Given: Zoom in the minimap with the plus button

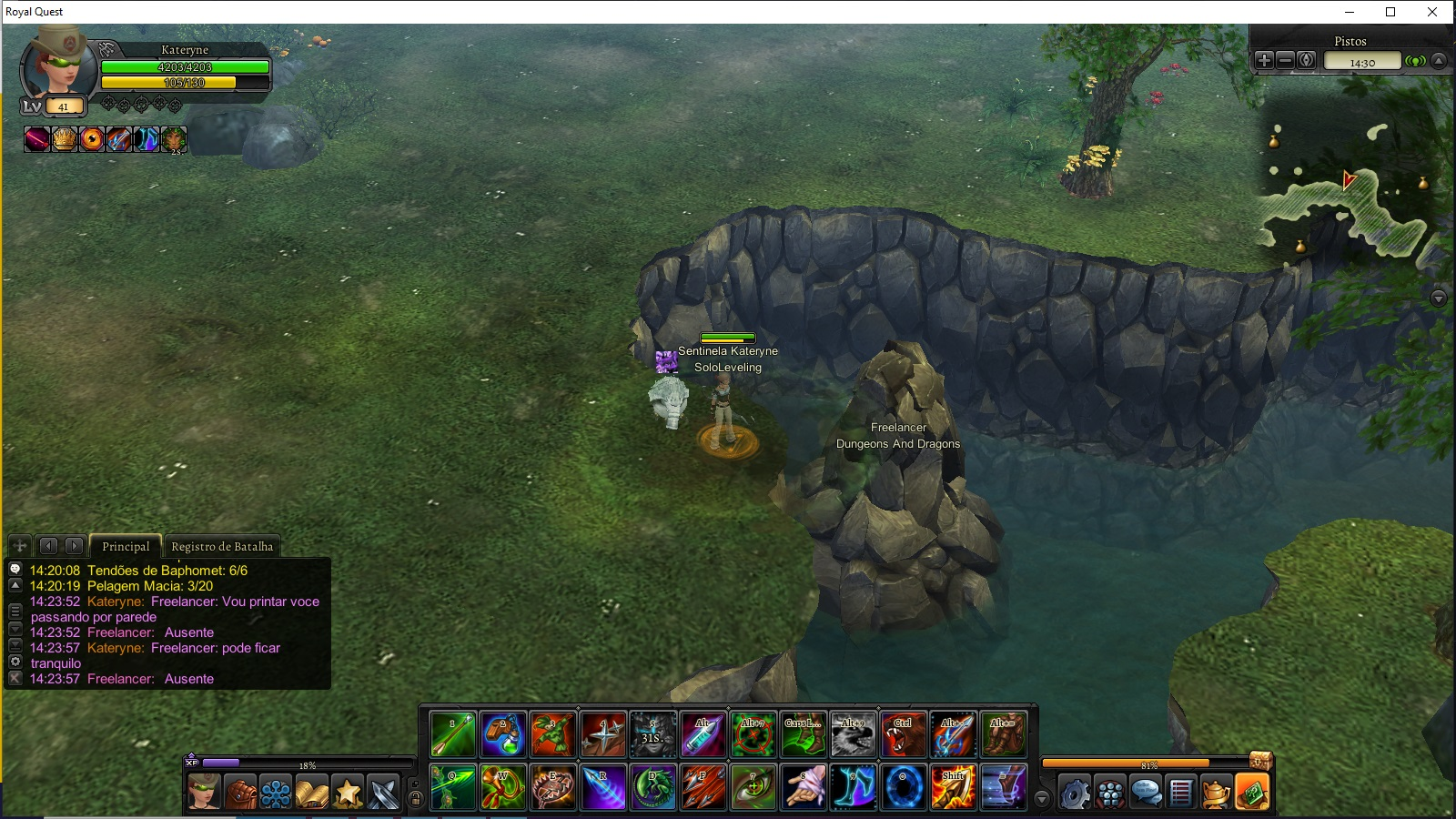Looking at the screenshot, I should (1264, 61).
